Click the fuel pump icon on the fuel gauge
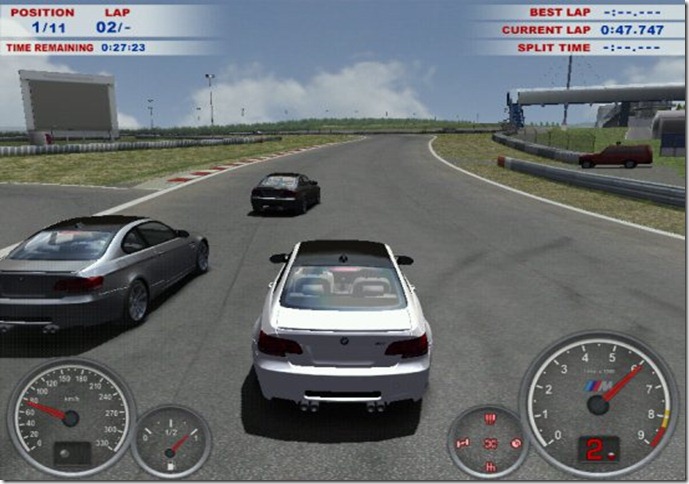The image size is (689, 484). coord(171,466)
